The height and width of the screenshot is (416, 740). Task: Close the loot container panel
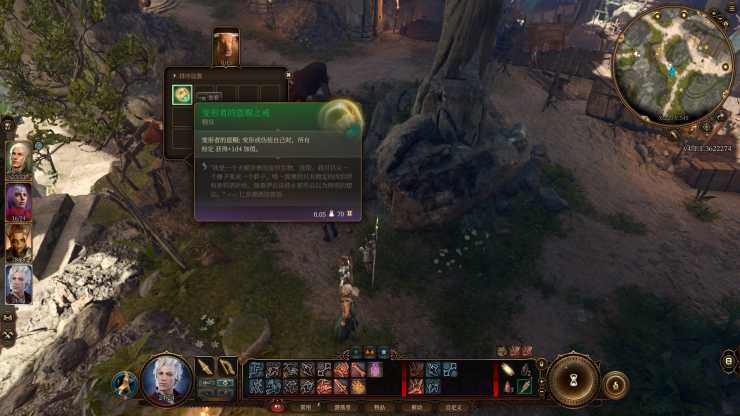pos(287,73)
